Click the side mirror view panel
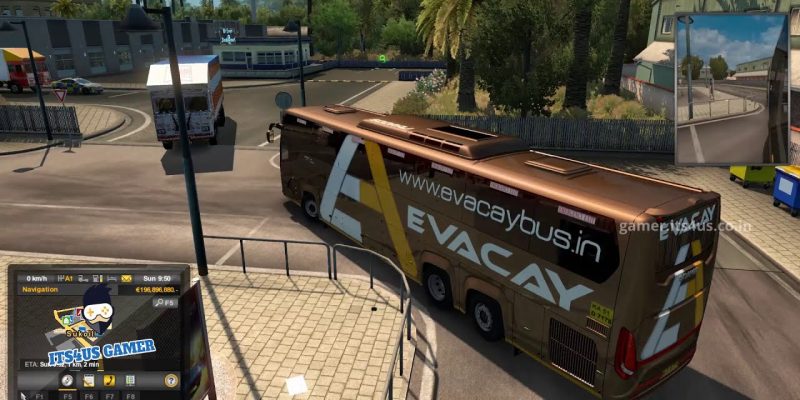This screenshot has height=400, width=800. click(732, 88)
